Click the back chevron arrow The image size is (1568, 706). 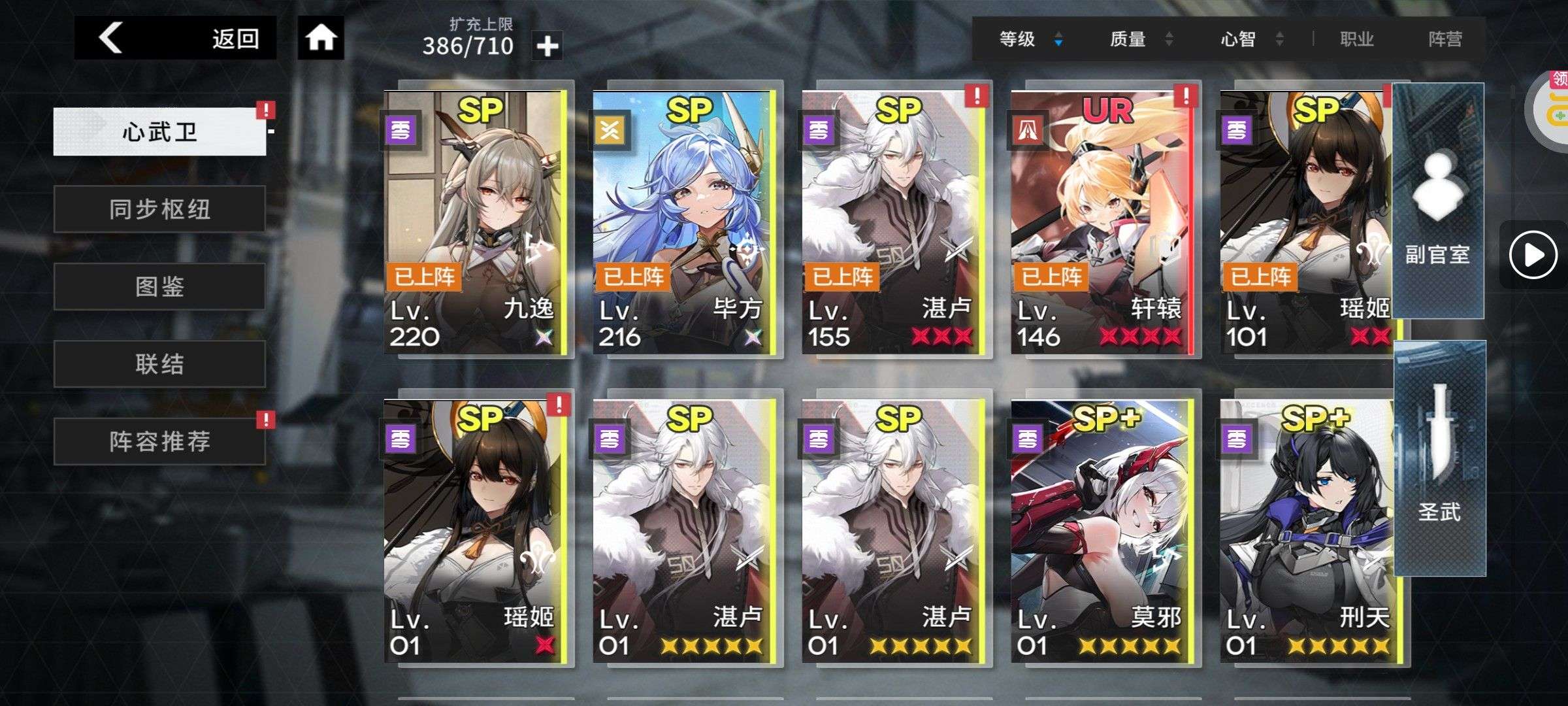tap(109, 39)
